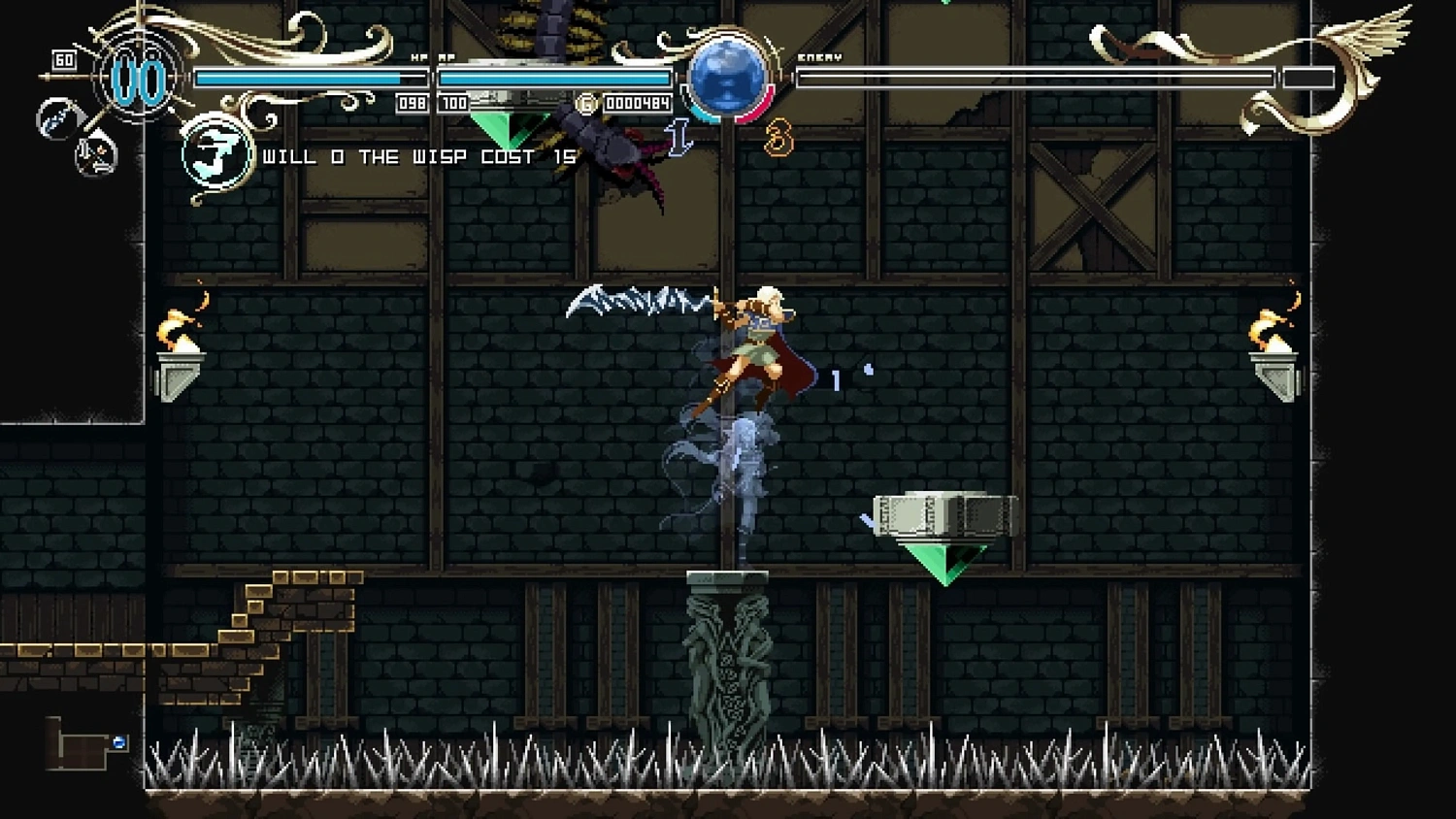
Task: Click the treasure chest on the platform
Action: tap(946, 514)
